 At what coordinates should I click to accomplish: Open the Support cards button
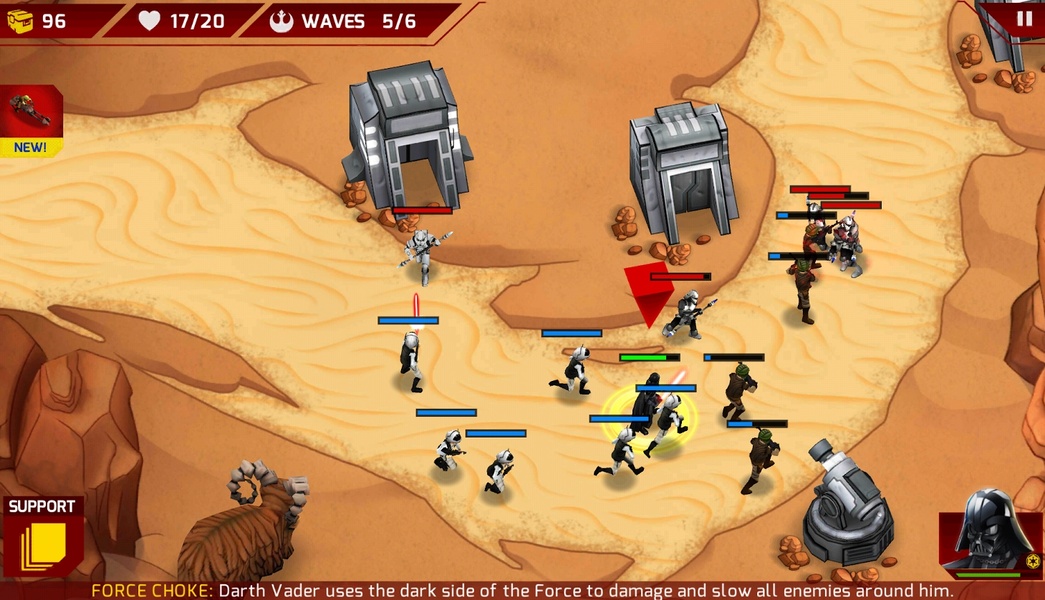click(x=42, y=537)
